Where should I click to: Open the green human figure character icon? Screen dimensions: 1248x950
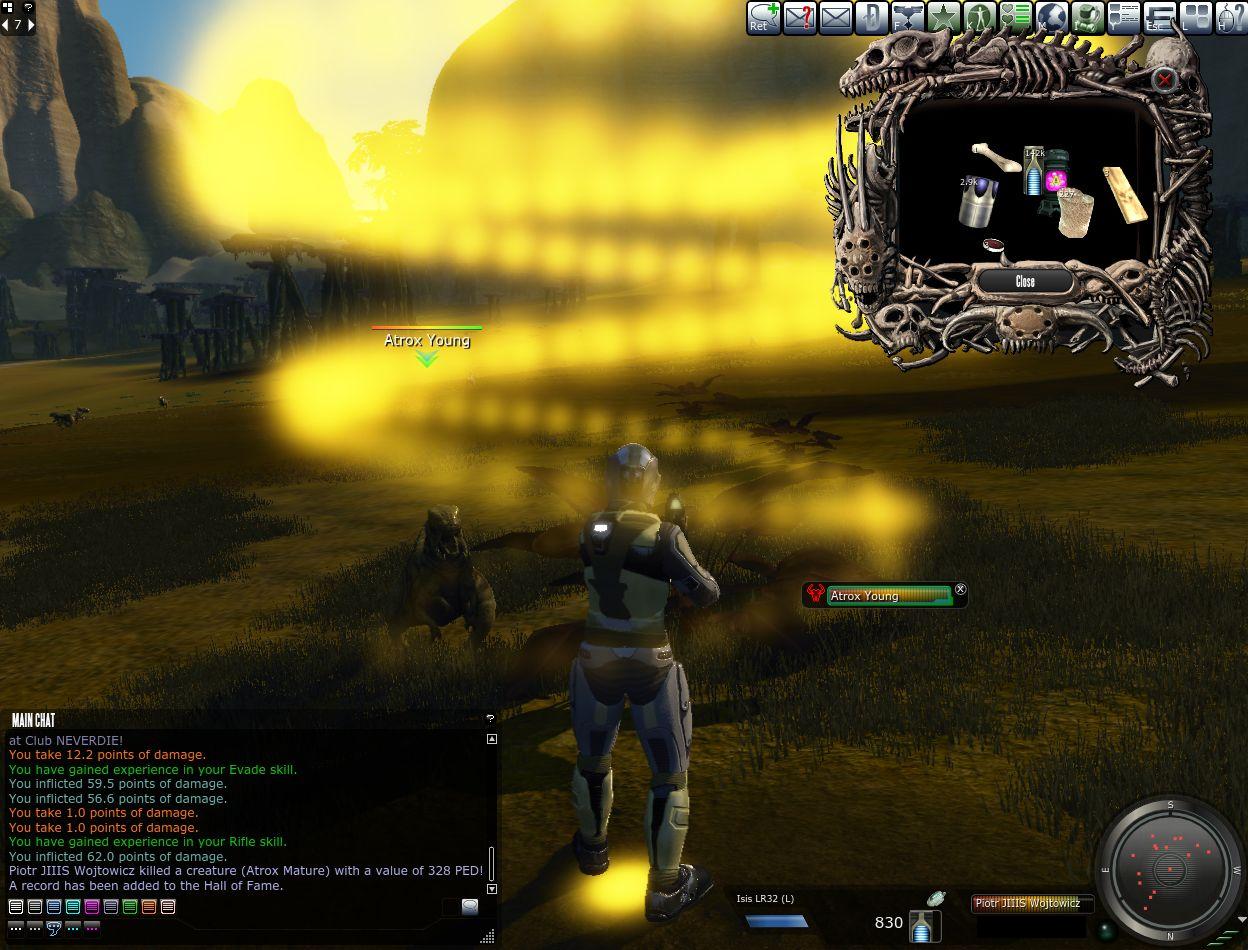click(x=979, y=18)
